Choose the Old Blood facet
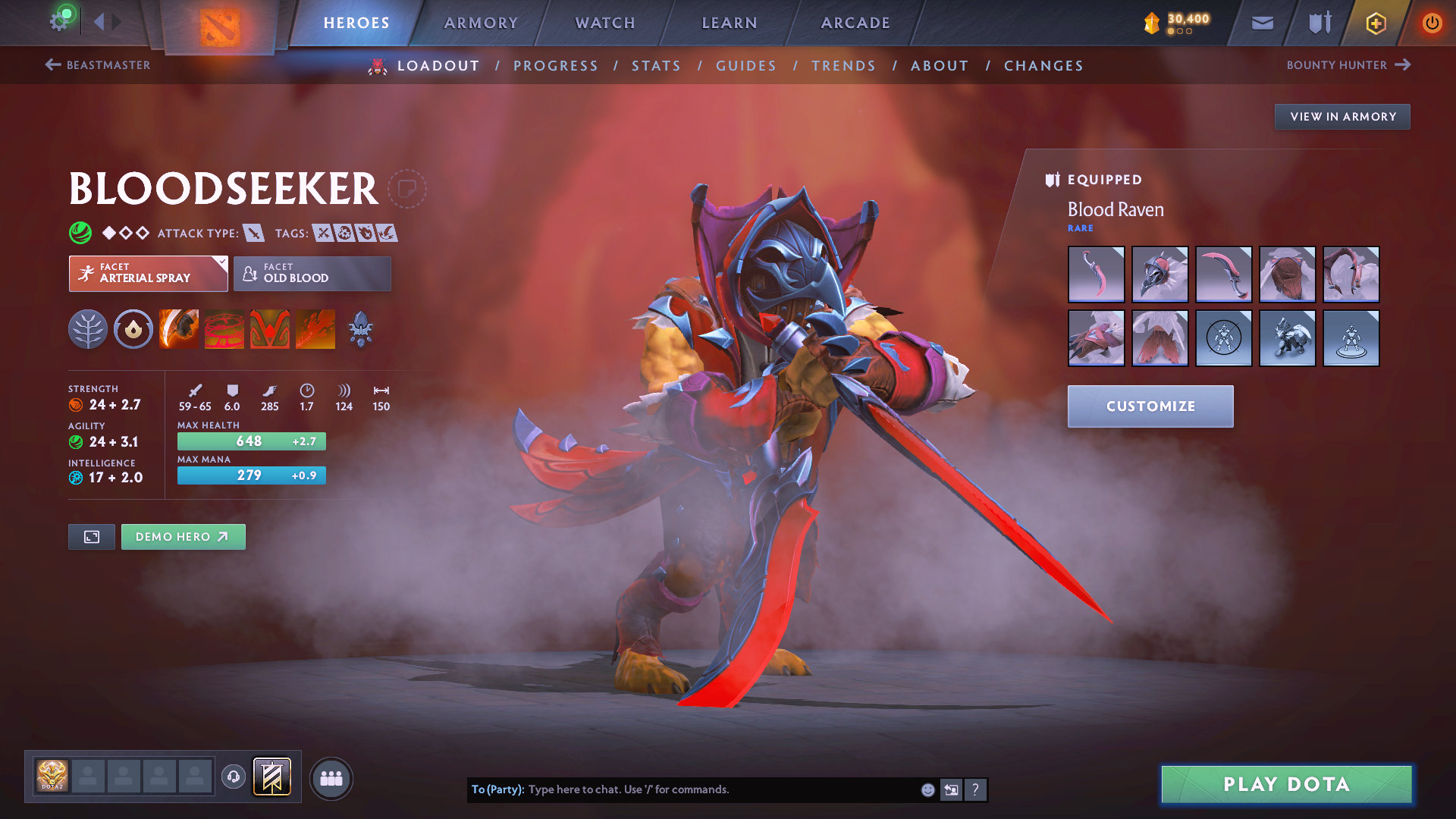Viewport: 1456px width, 819px height. pos(312,273)
